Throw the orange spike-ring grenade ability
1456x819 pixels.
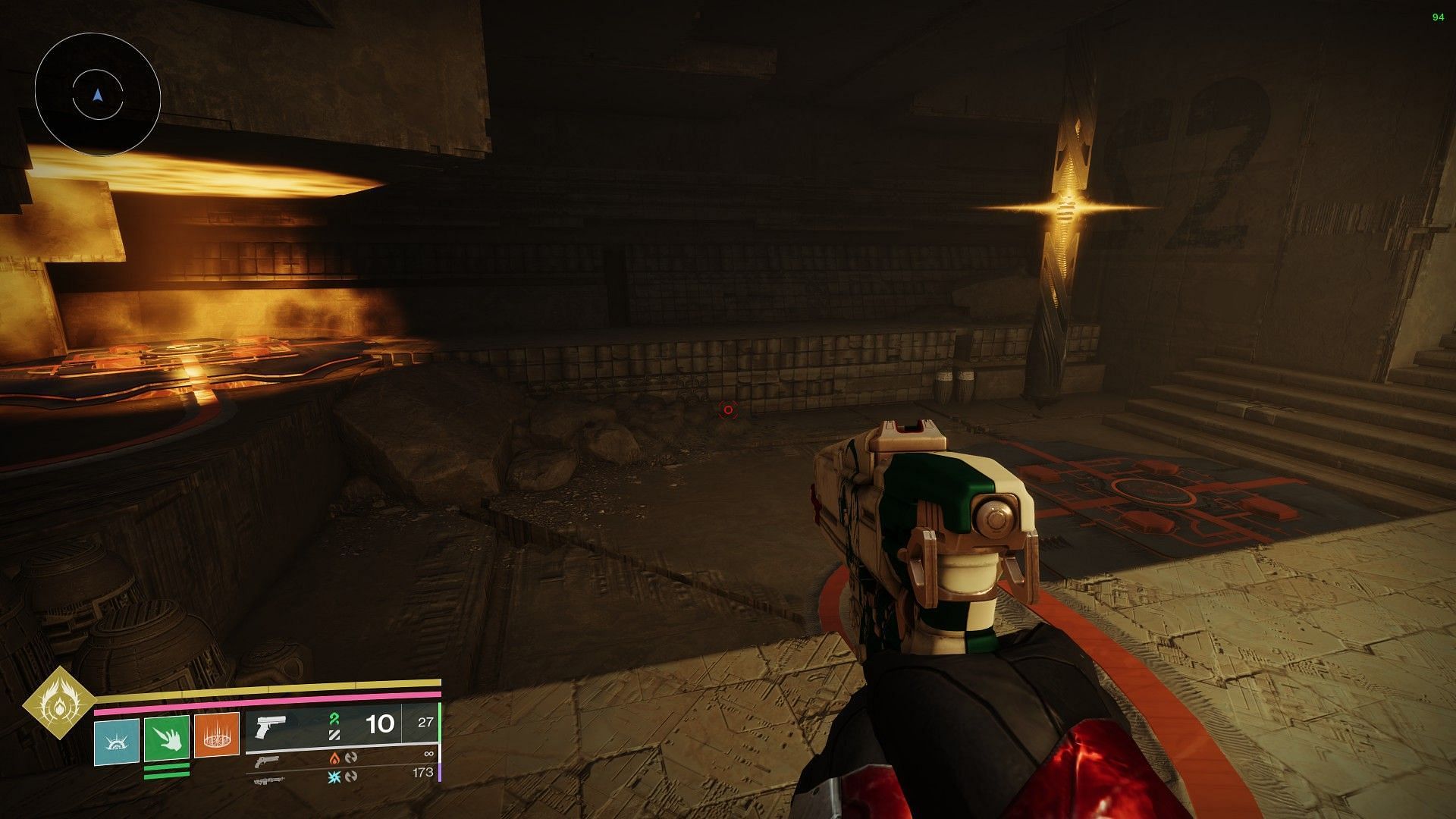tap(217, 735)
